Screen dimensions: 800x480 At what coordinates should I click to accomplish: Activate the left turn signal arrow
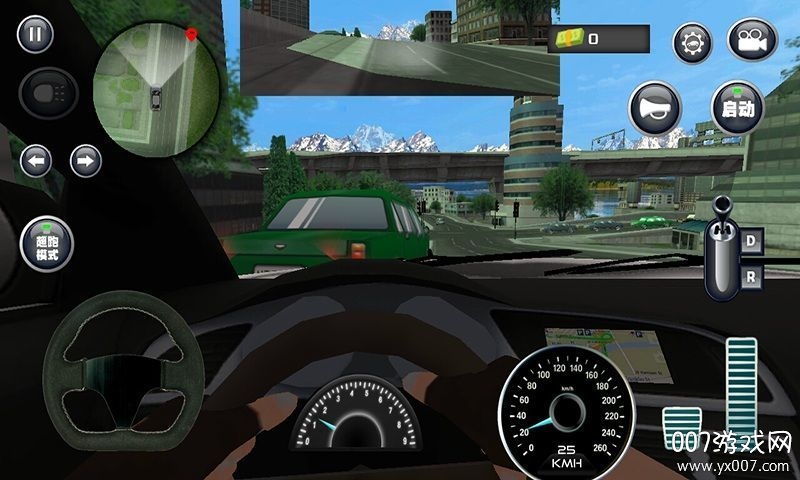click(37, 160)
